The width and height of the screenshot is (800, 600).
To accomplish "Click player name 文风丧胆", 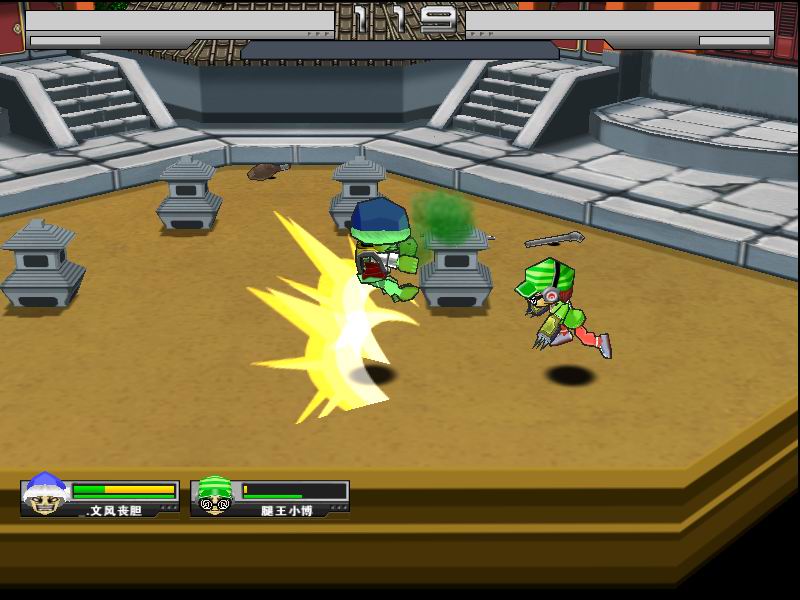I will pyautogui.click(x=116, y=510).
